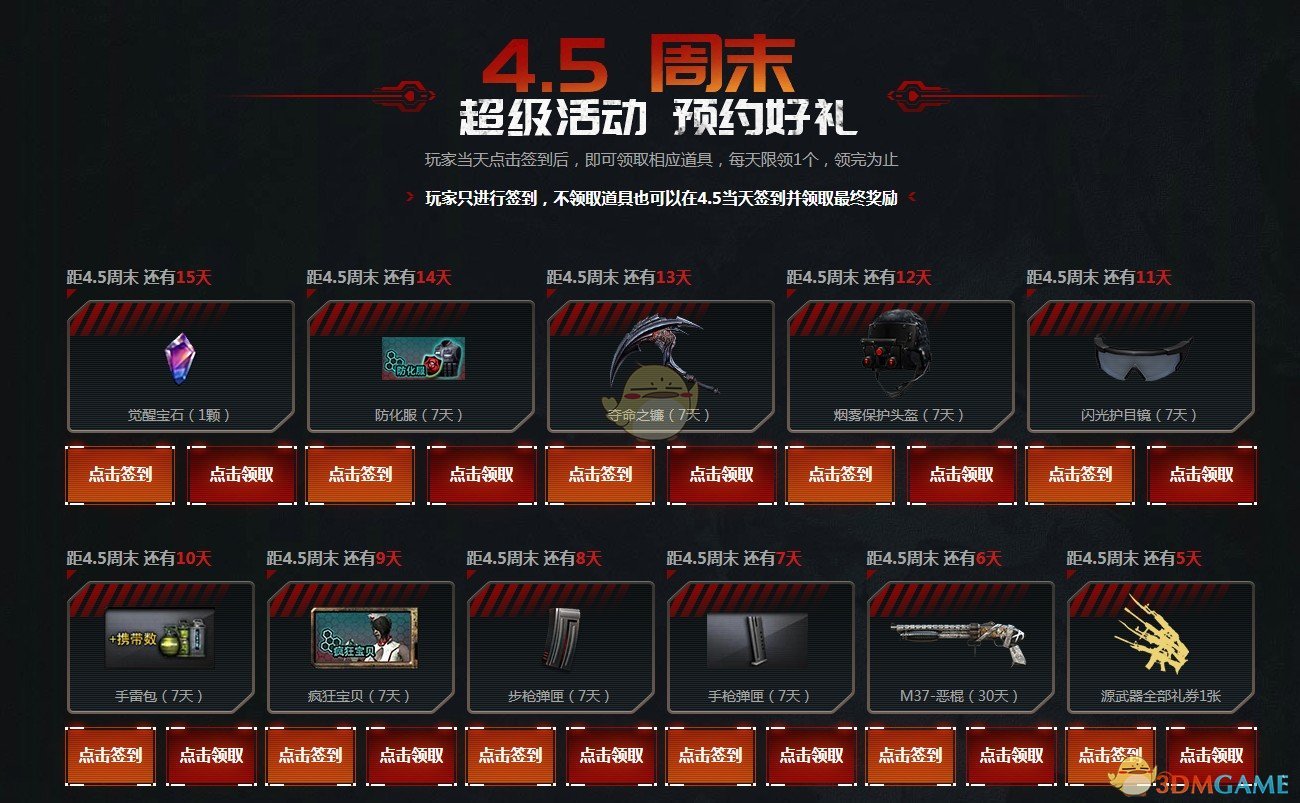Claim the M37-恶棍 reward

[x=1010, y=756]
